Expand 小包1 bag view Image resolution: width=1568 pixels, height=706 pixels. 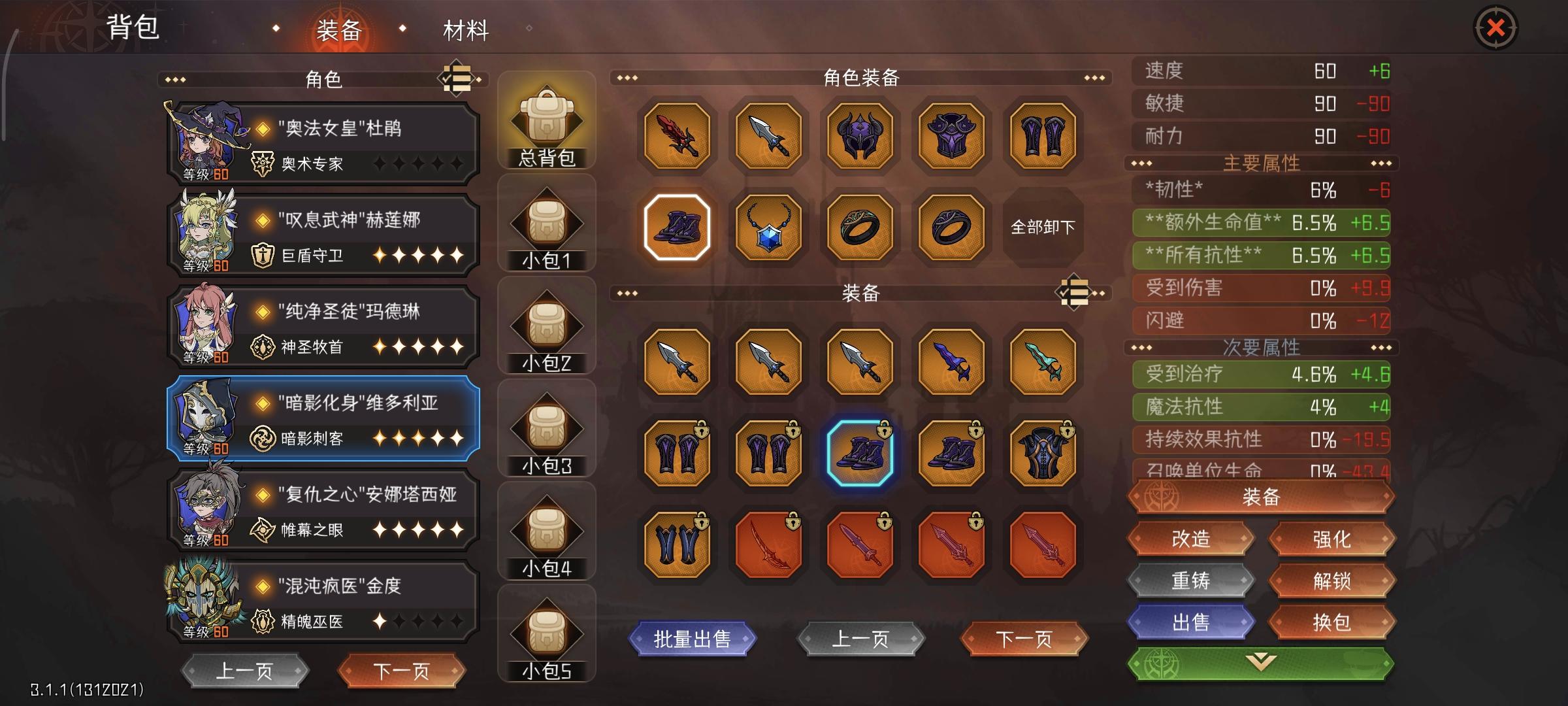[547, 221]
